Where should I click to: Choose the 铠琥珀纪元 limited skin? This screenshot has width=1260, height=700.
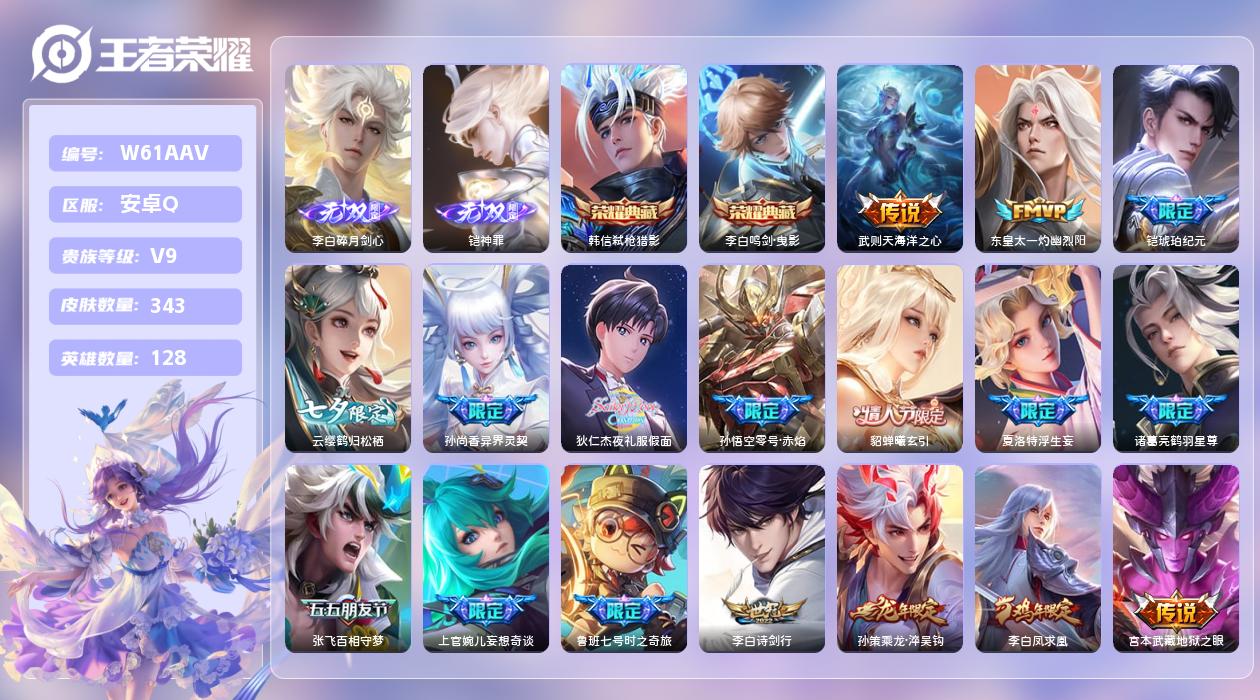click(x=1176, y=158)
